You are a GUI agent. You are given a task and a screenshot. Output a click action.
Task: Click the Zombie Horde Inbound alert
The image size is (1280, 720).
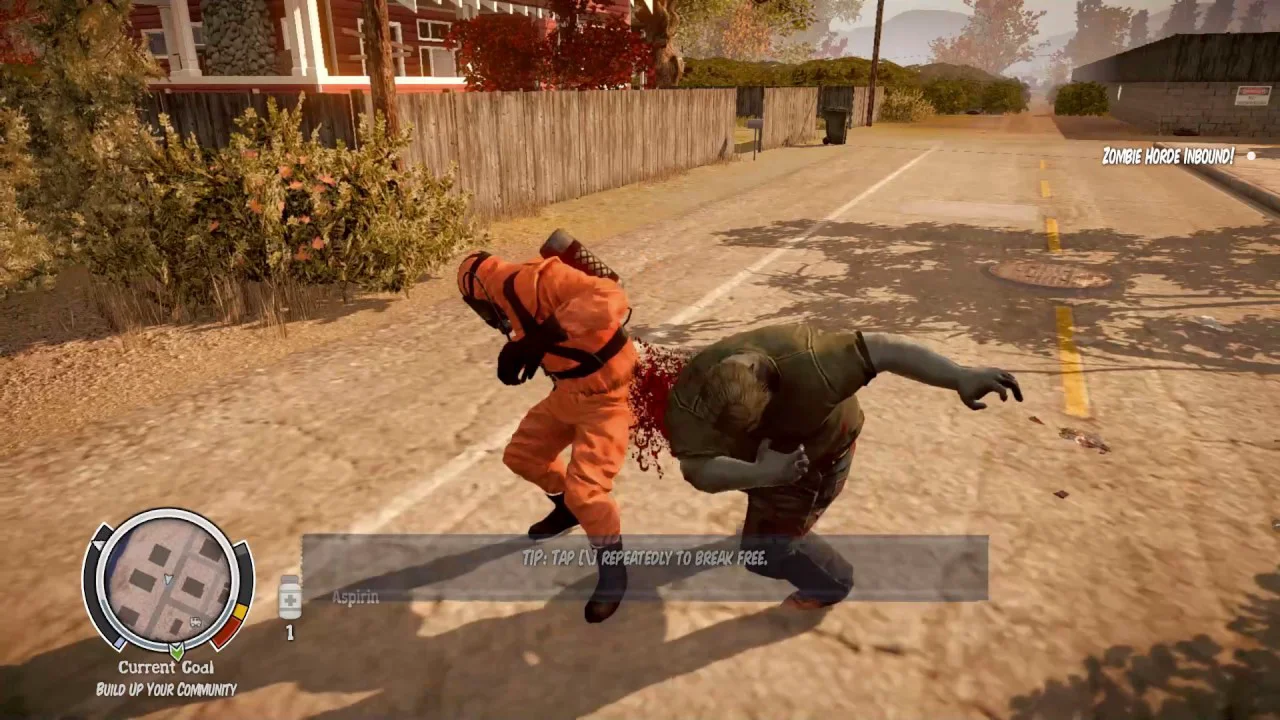tap(1167, 156)
